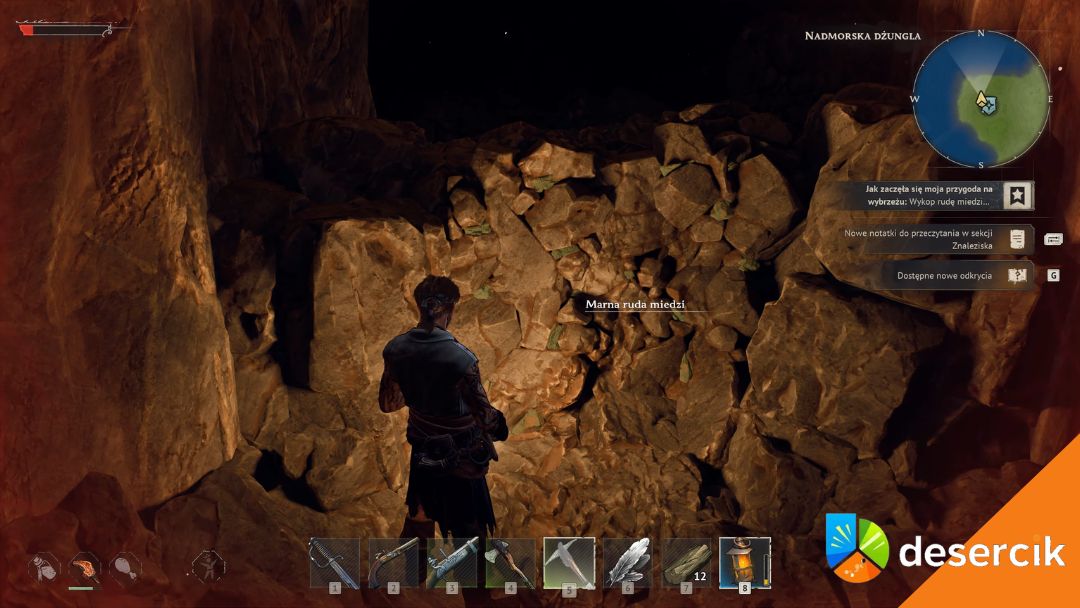1080x608 pixels.
Task: Click the chicken drumstick hunger icon
Action: pos(126,568)
